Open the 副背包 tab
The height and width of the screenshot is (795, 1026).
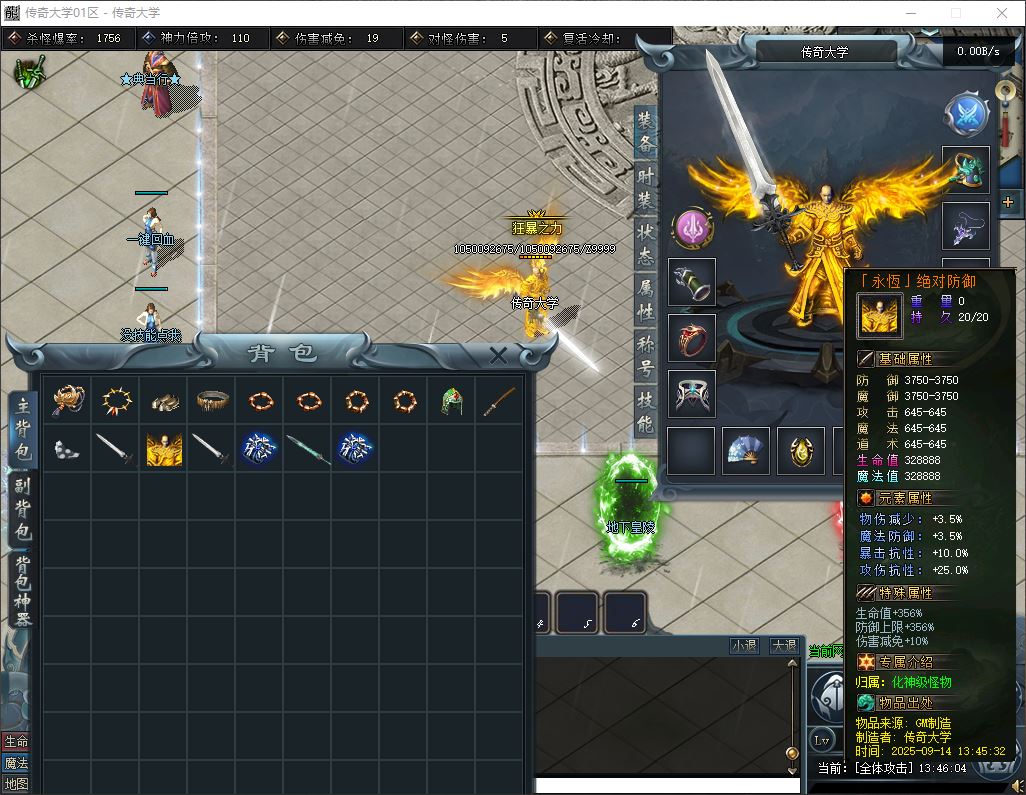pos(23,509)
